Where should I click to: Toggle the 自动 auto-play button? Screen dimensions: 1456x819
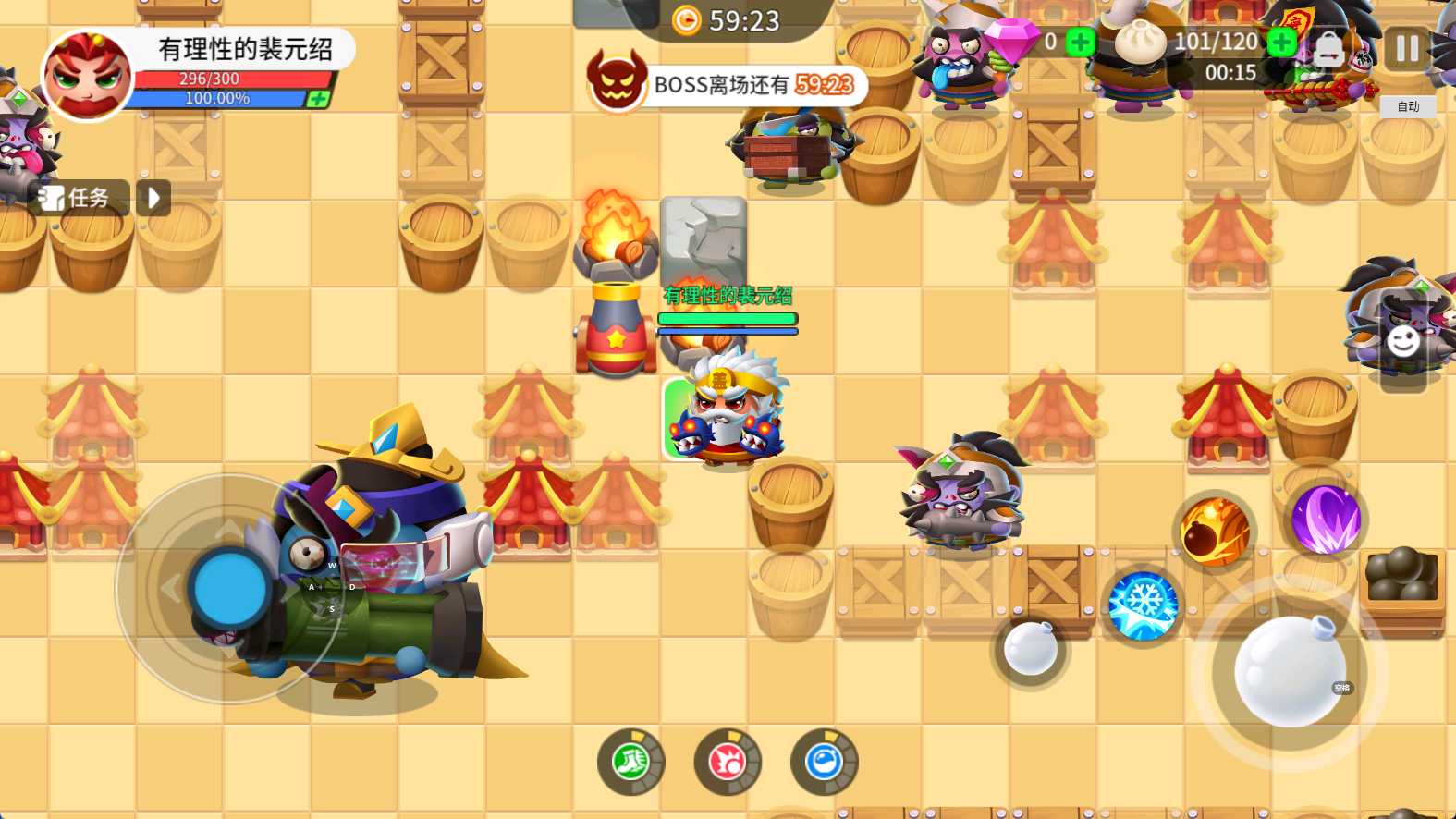1408,107
